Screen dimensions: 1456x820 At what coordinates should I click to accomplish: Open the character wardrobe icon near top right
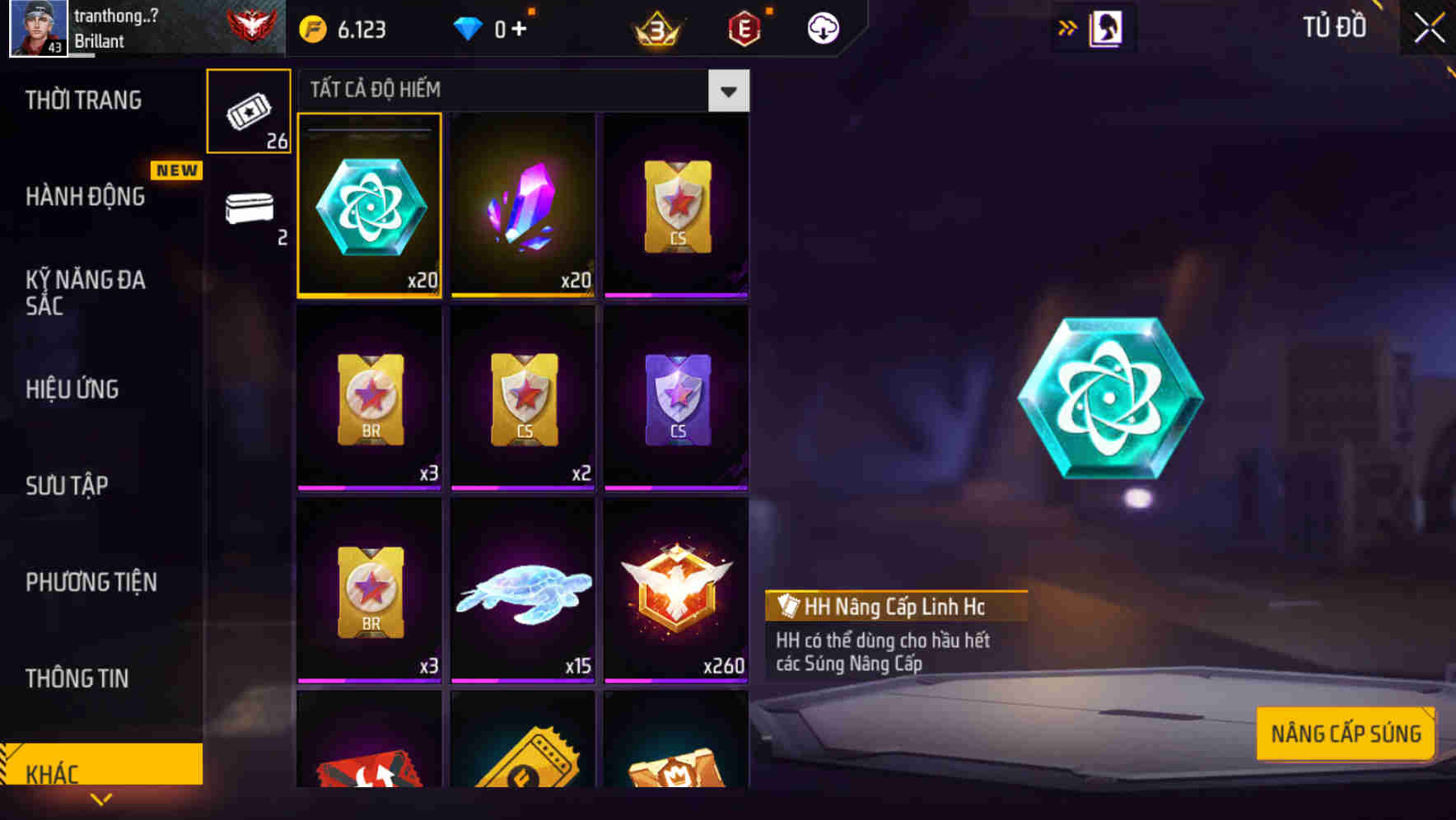(x=1108, y=27)
